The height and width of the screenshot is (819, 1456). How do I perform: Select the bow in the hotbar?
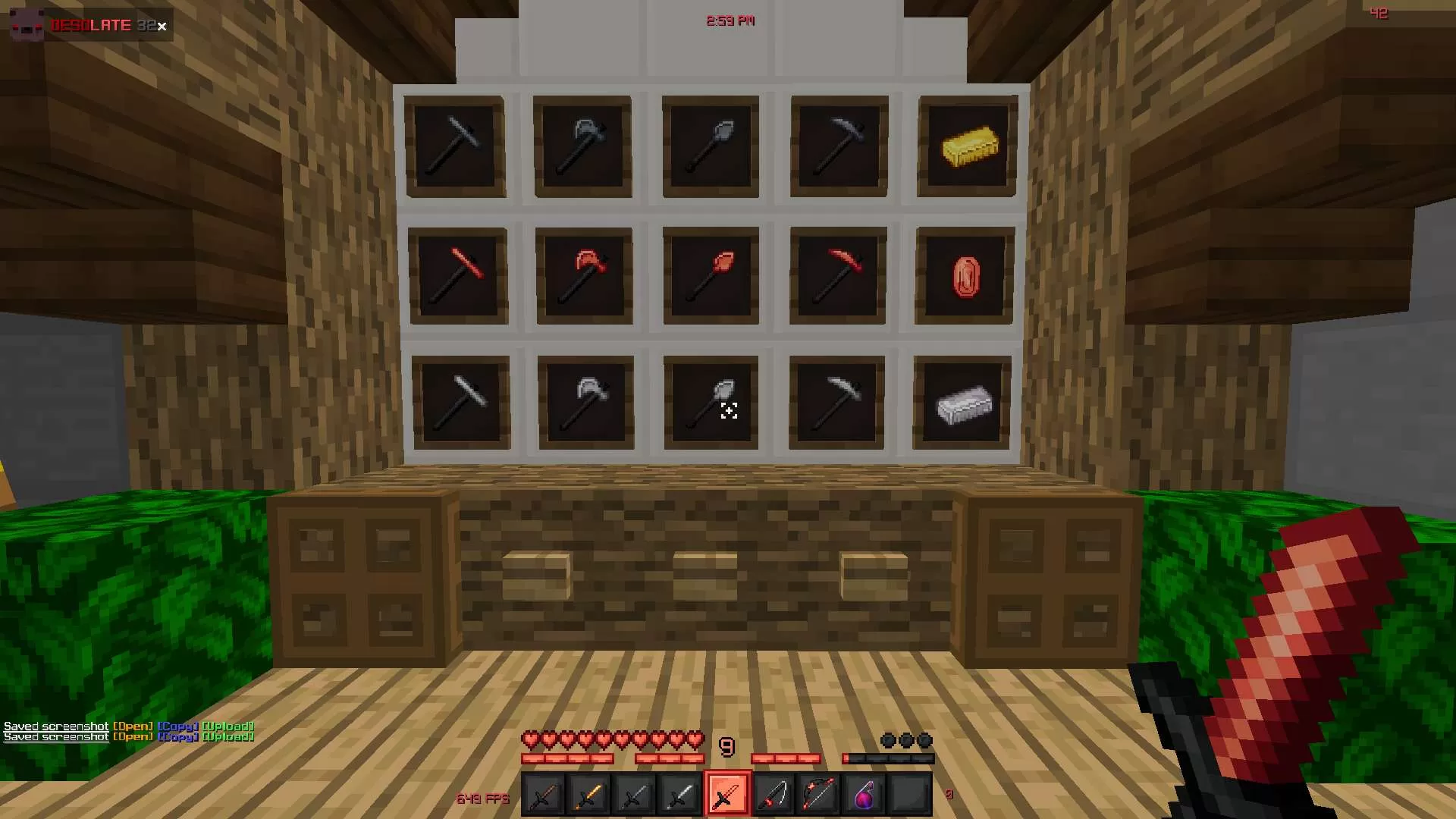point(820,792)
